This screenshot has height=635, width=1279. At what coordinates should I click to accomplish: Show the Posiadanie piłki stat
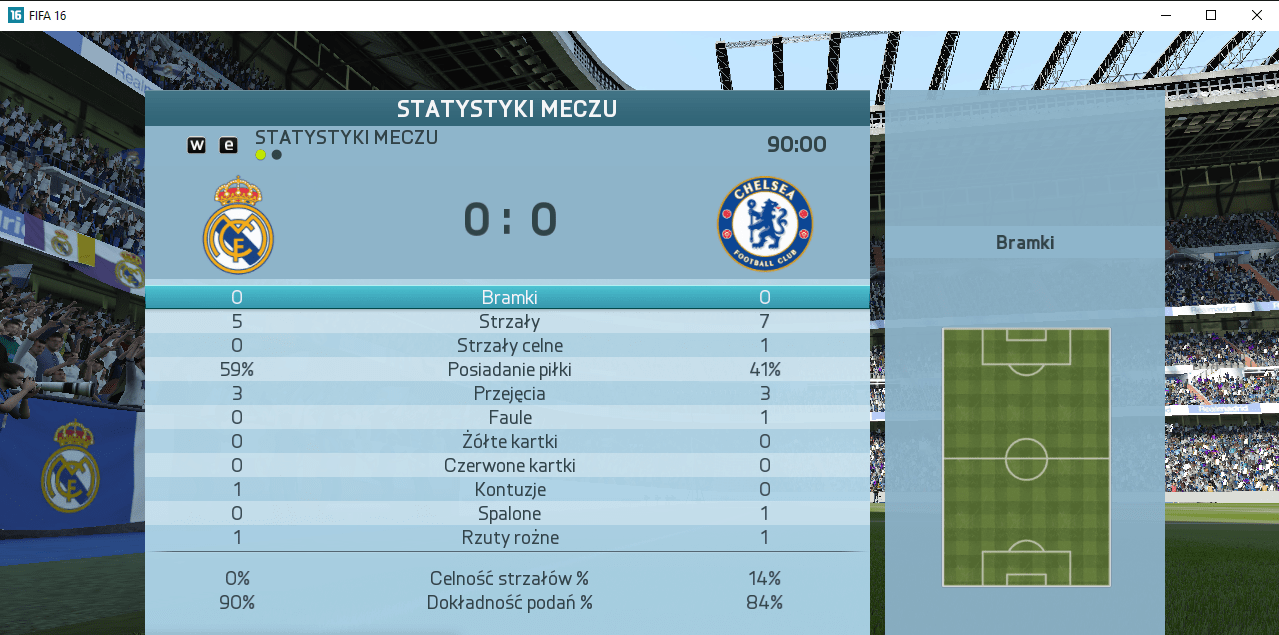509,370
